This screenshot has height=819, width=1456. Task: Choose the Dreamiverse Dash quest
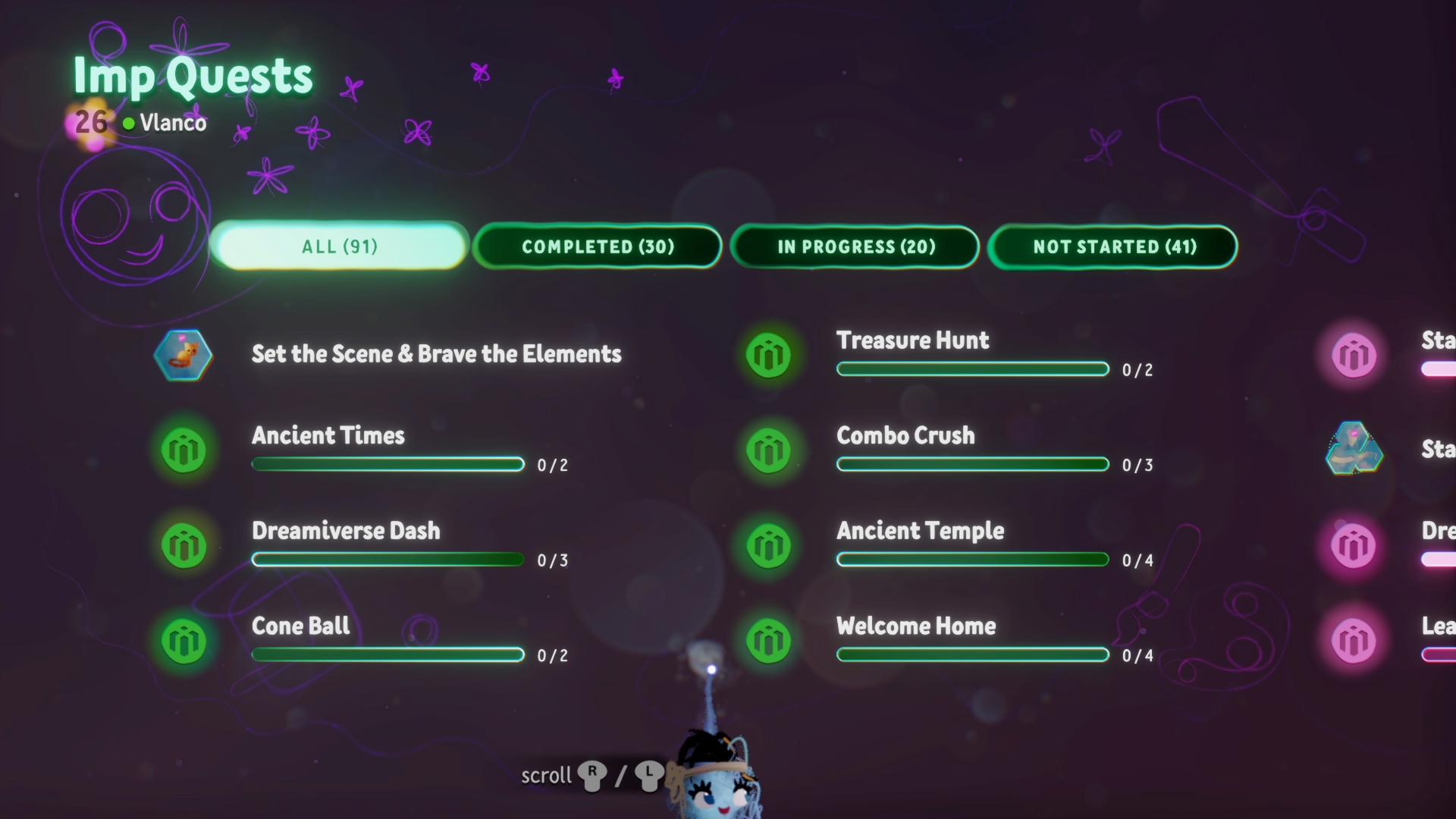pos(345,531)
